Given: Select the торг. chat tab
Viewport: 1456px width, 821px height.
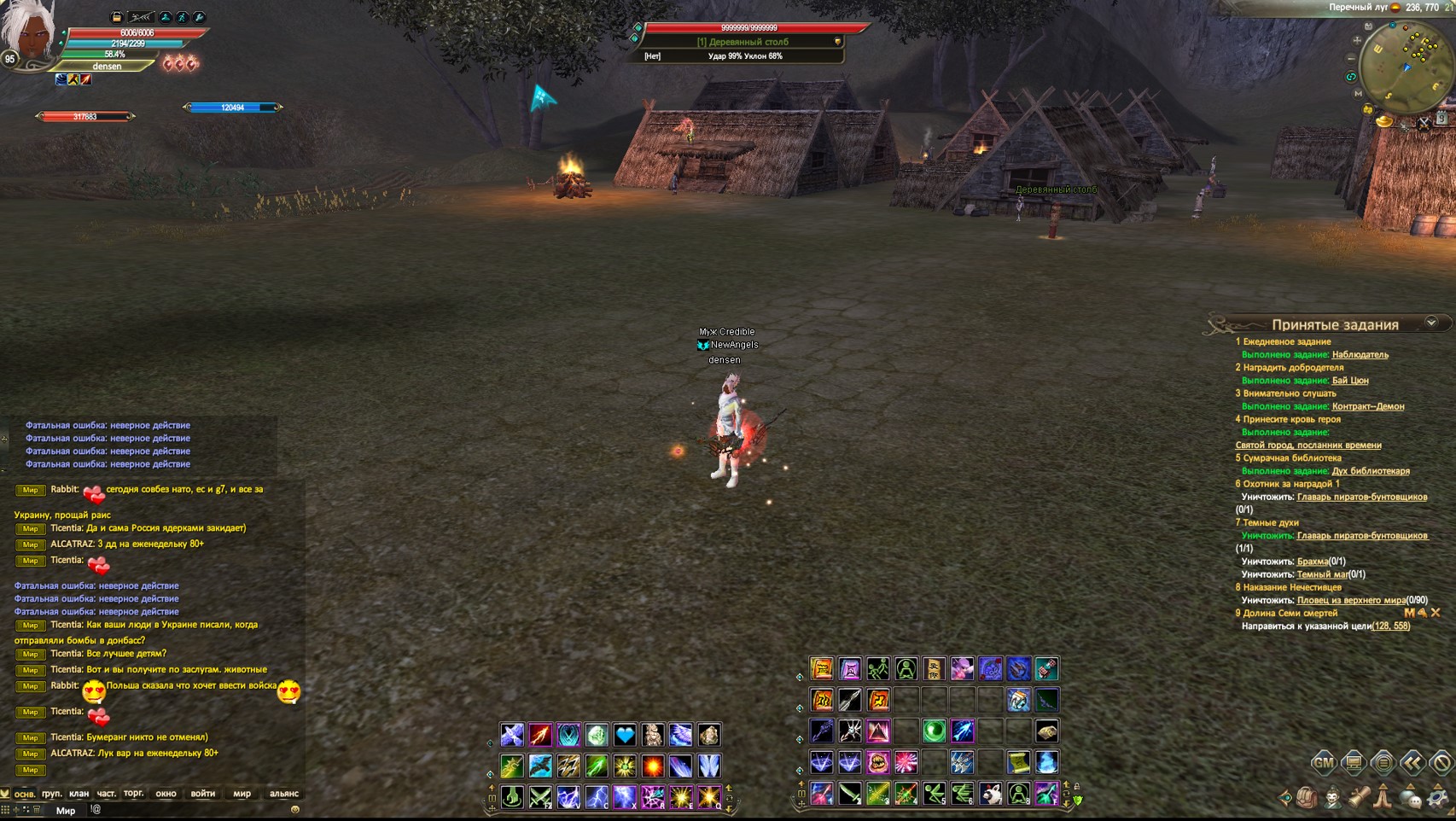Looking at the screenshot, I should coord(133,794).
